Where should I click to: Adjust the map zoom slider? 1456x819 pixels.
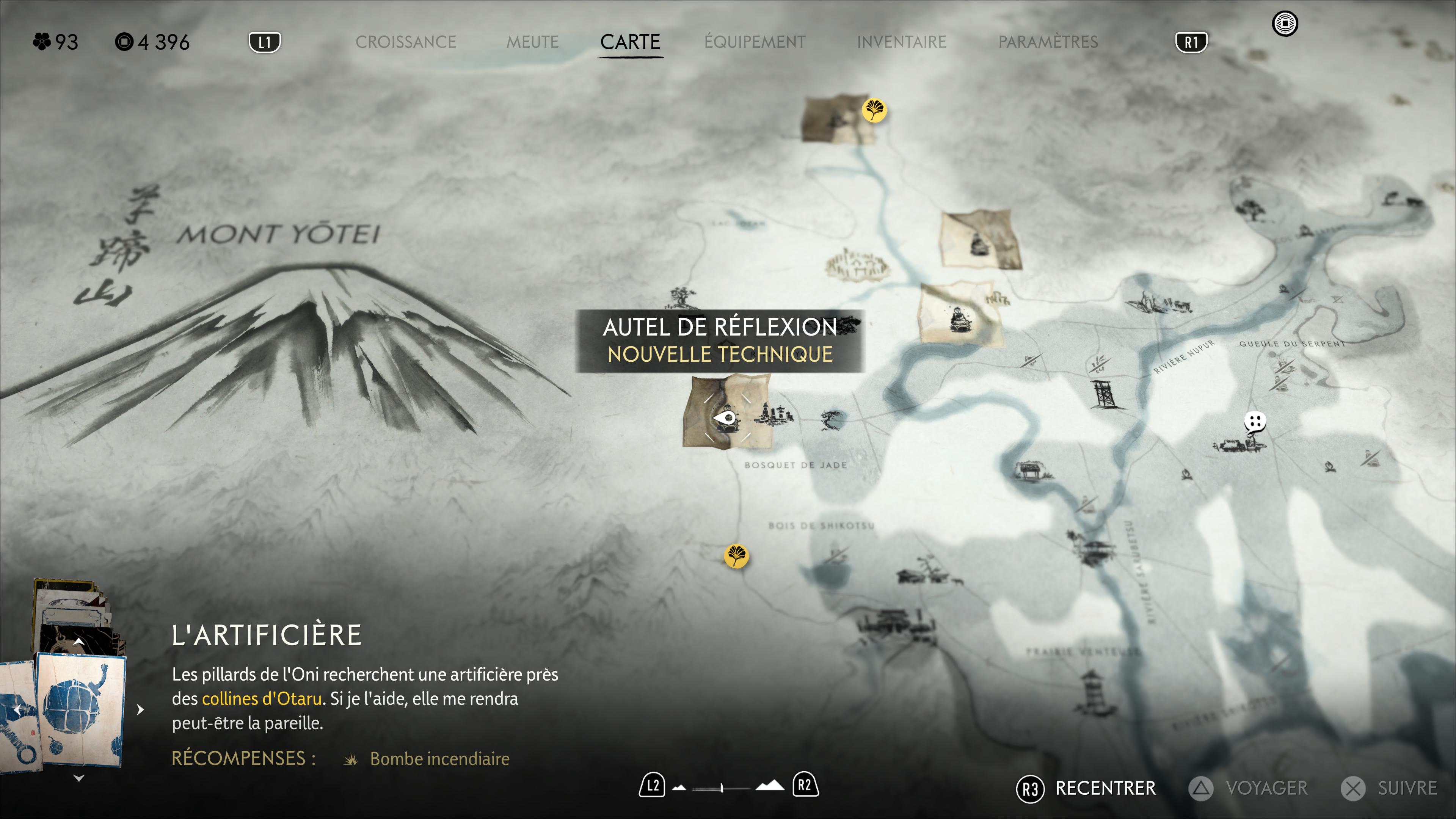click(x=722, y=788)
